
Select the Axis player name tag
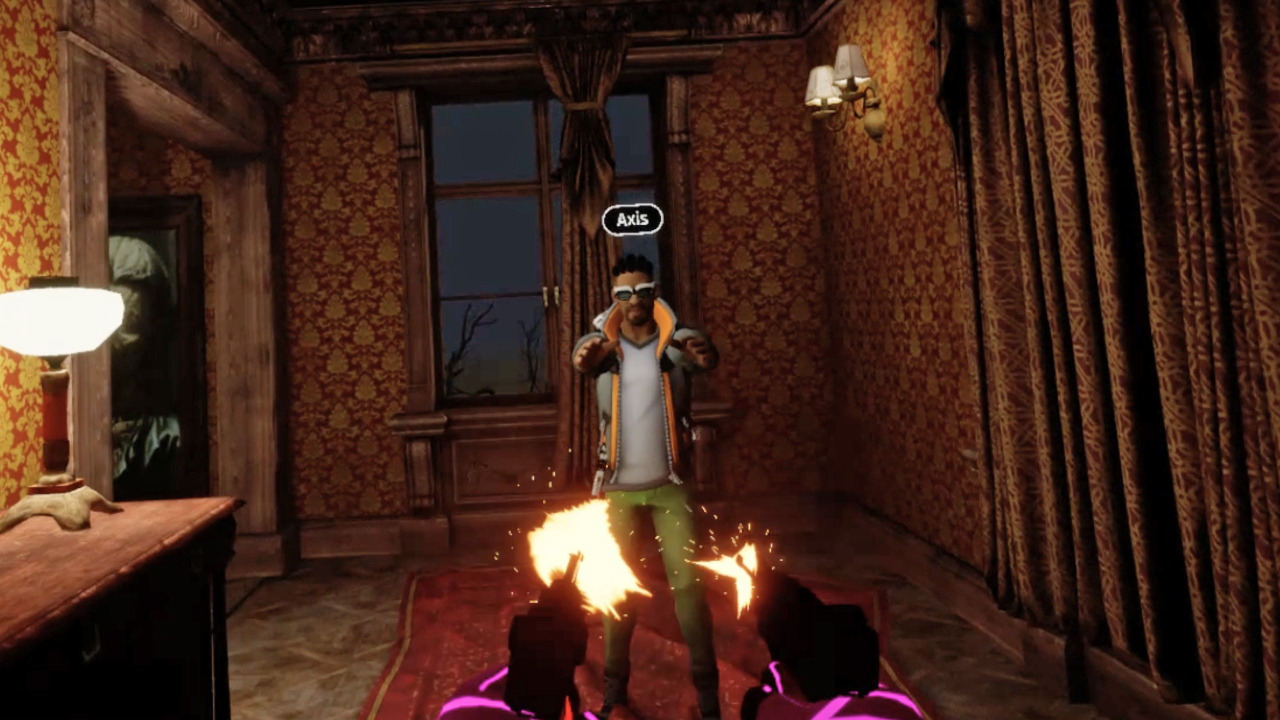[632, 220]
